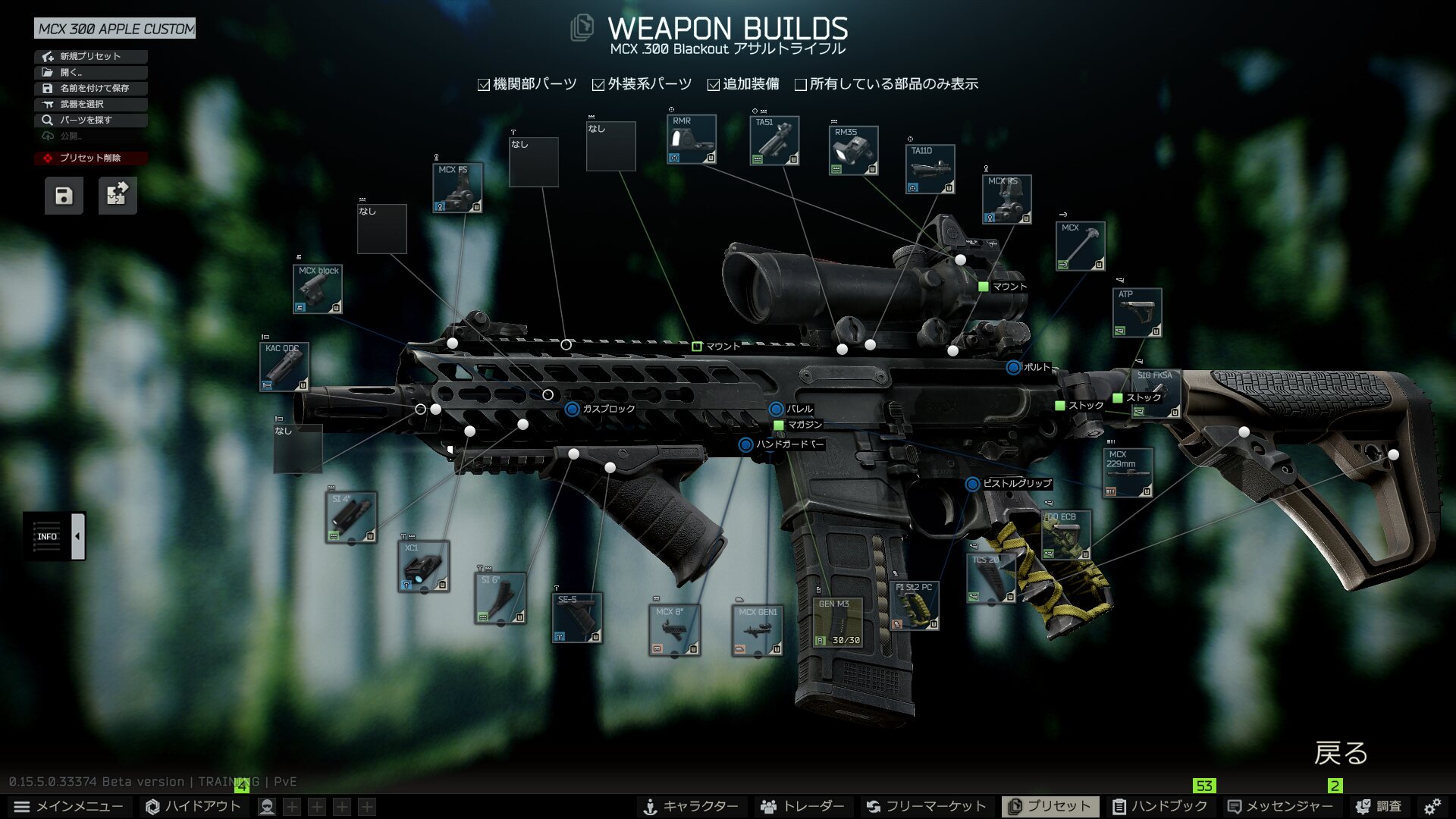
Task: Toggle the 機関部パーツ checkbox
Action: pos(484,85)
